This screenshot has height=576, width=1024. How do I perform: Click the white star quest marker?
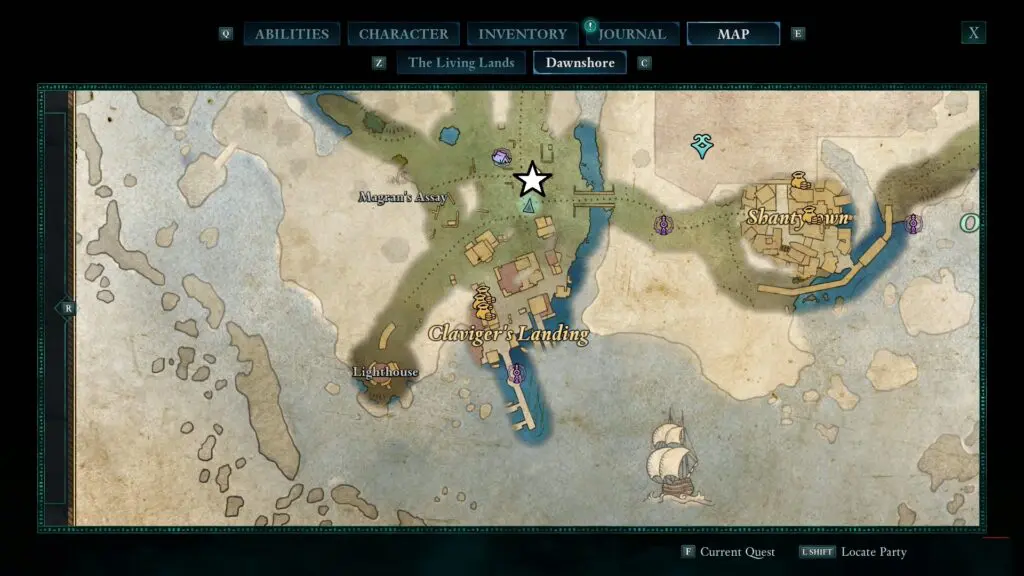pos(532,180)
